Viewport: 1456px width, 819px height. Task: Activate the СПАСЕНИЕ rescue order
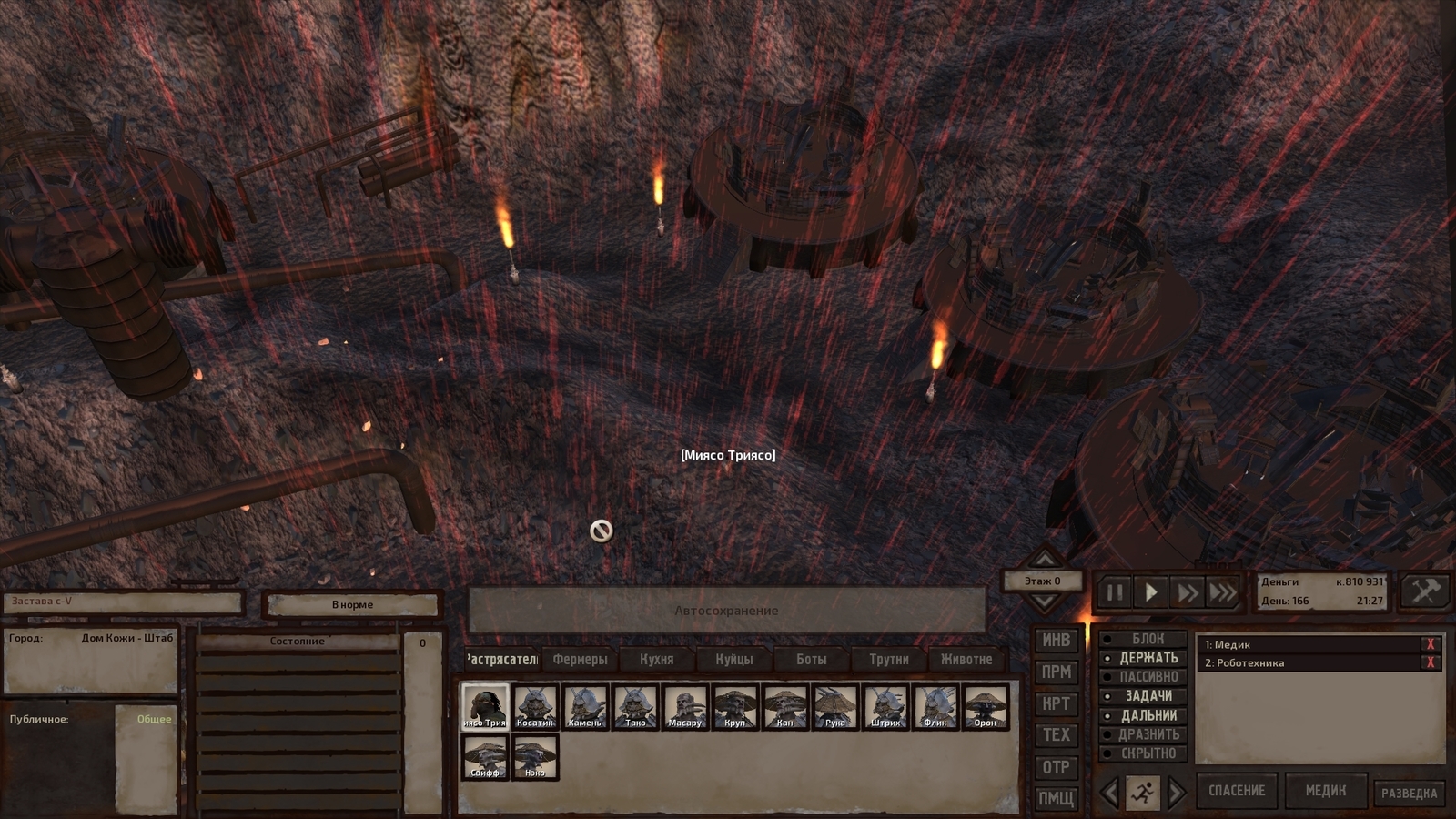1236,791
